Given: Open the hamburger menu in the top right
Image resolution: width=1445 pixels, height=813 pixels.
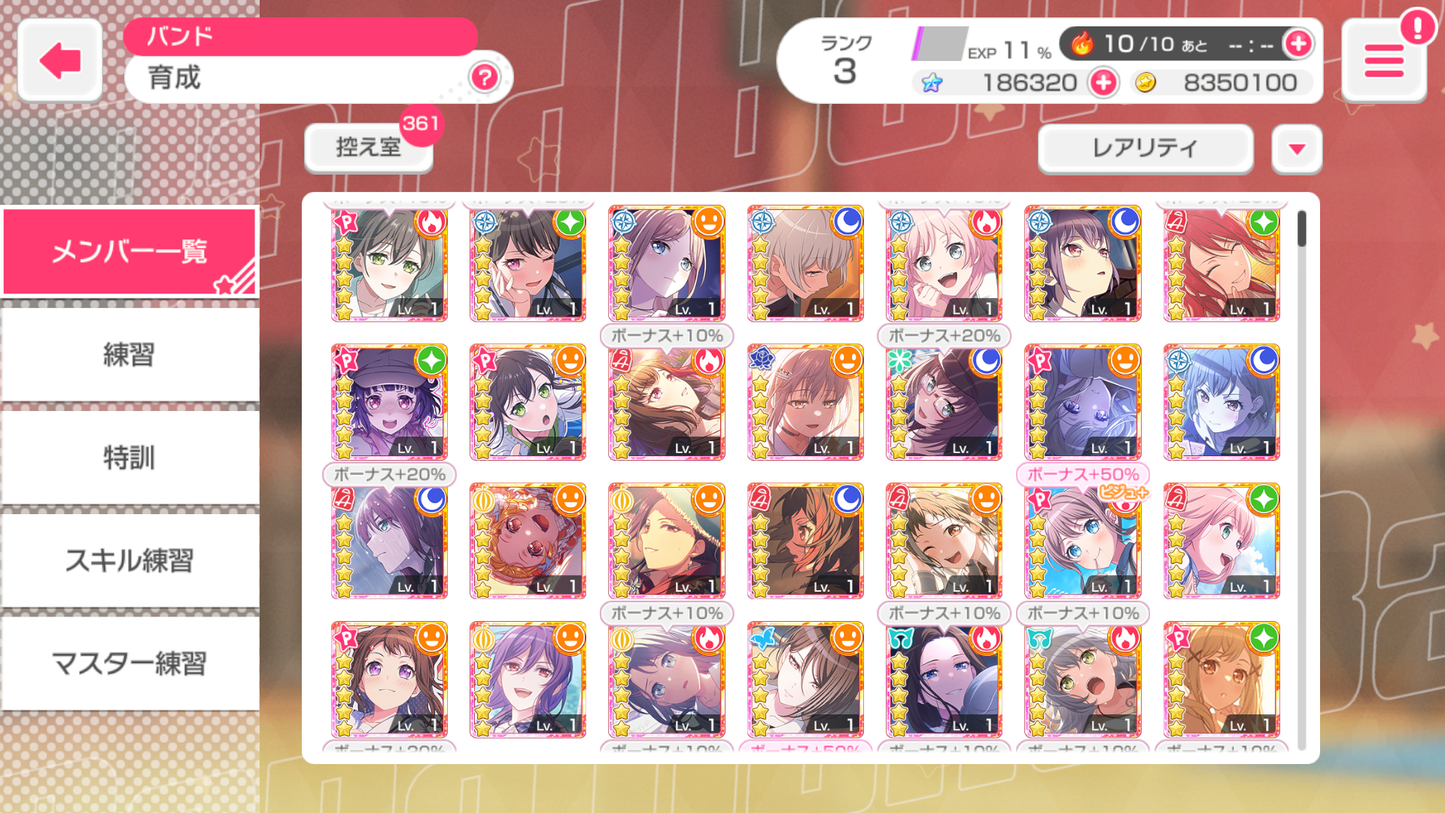Looking at the screenshot, I should tap(1383, 61).
